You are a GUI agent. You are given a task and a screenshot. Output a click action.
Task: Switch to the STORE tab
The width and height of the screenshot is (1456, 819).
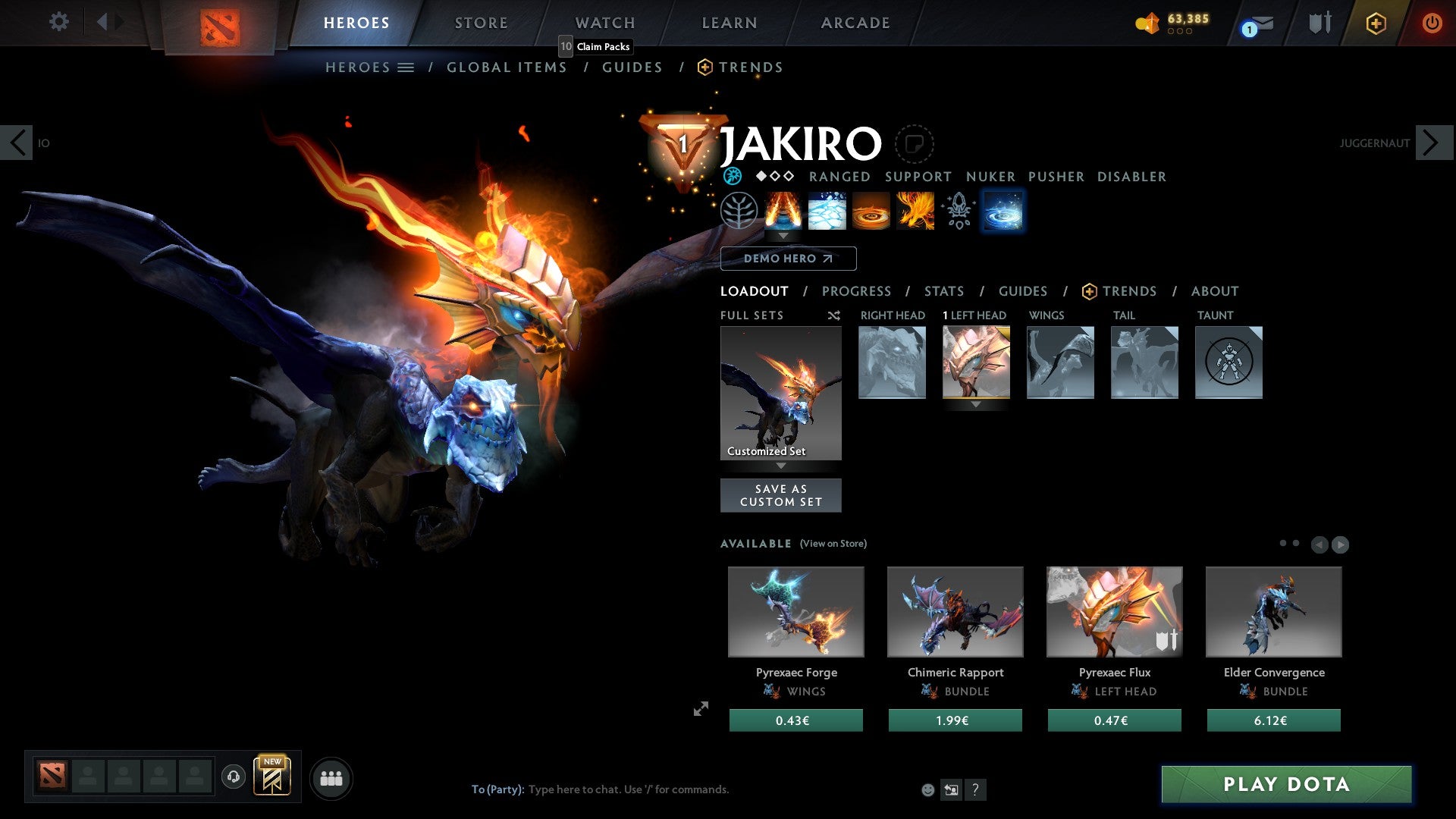481,22
